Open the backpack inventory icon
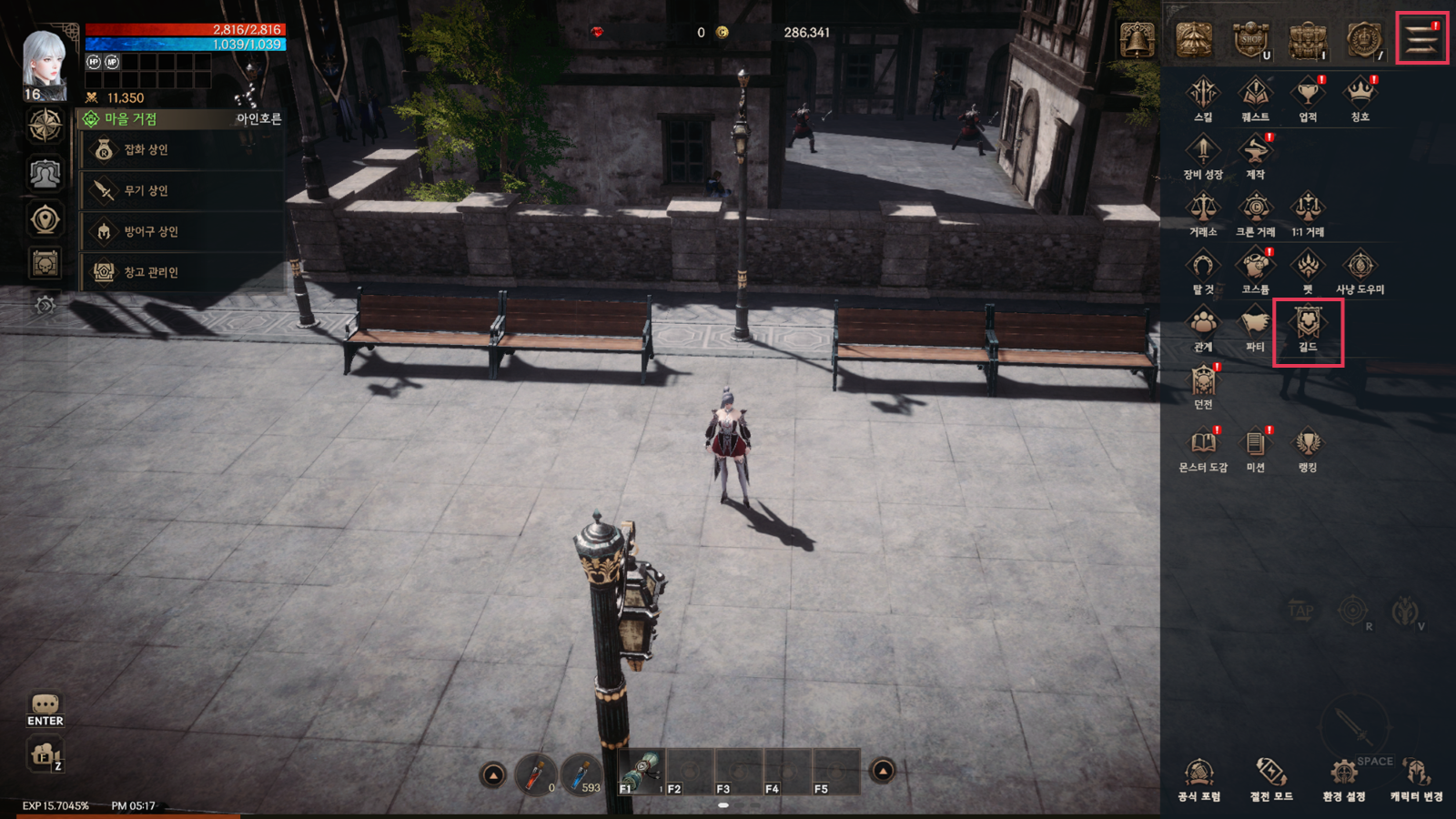The image size is (1456, 819). (1308, 40)
